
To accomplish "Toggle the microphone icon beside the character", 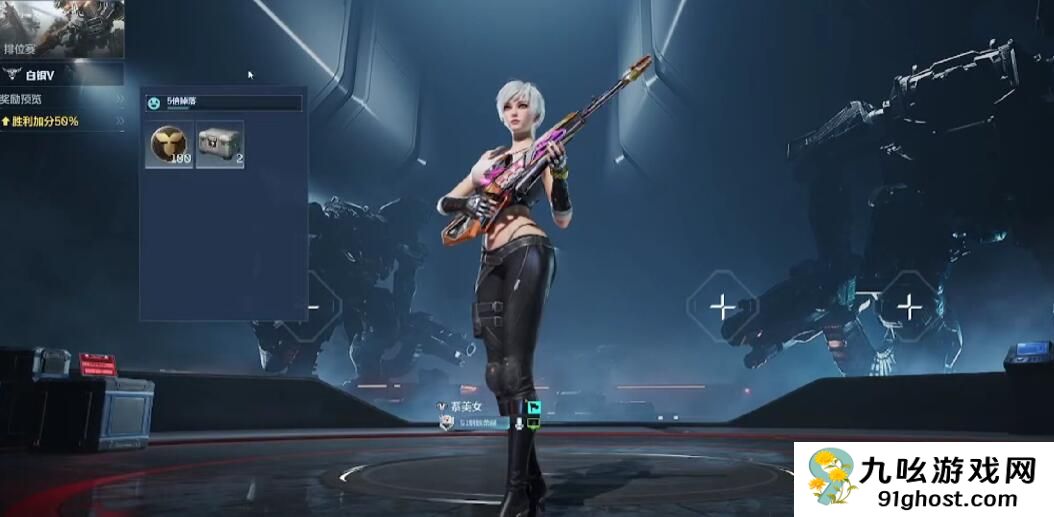I will pos(518,424).
